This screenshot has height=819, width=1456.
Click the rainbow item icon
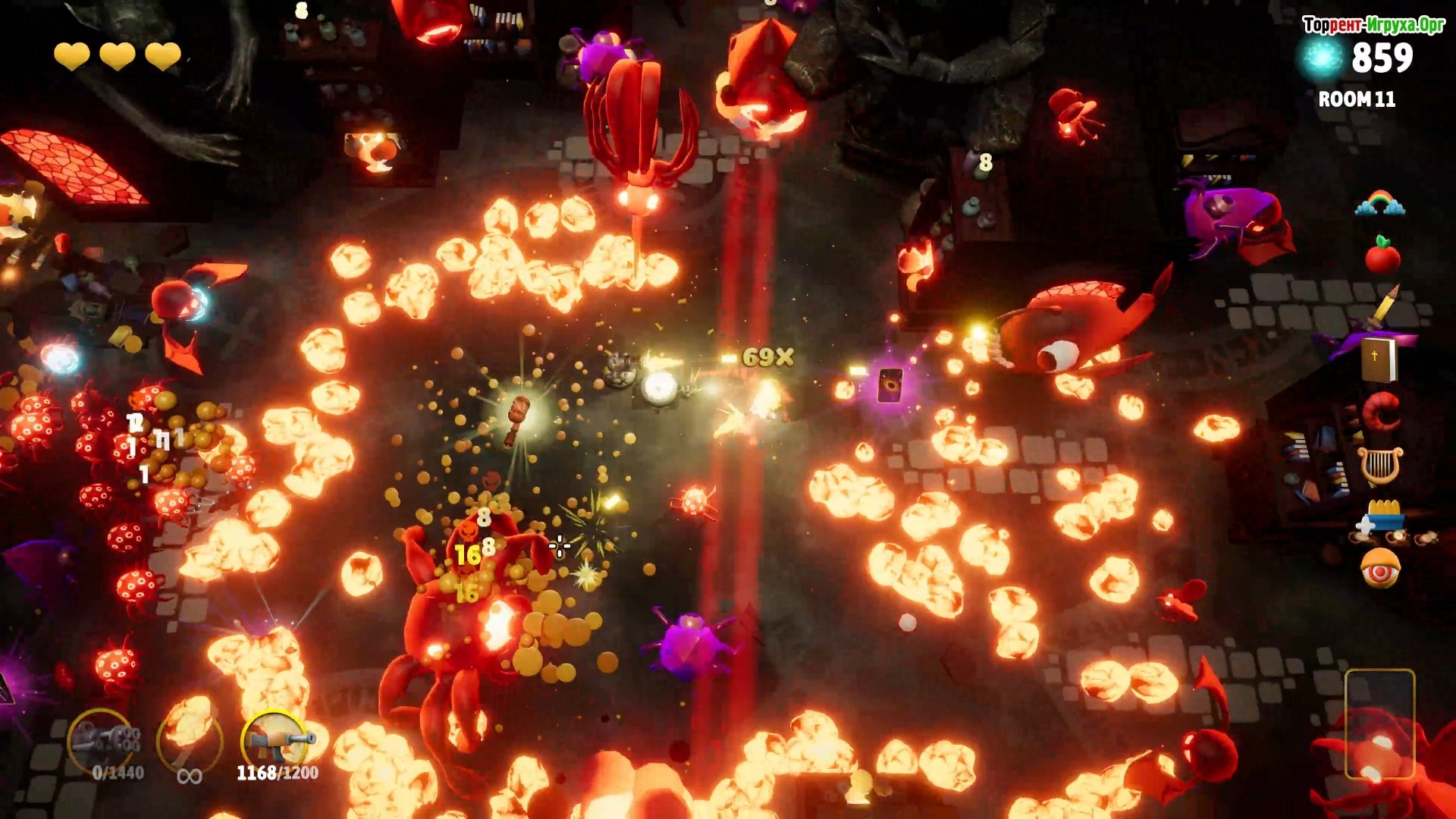[x=1380, y=203]
